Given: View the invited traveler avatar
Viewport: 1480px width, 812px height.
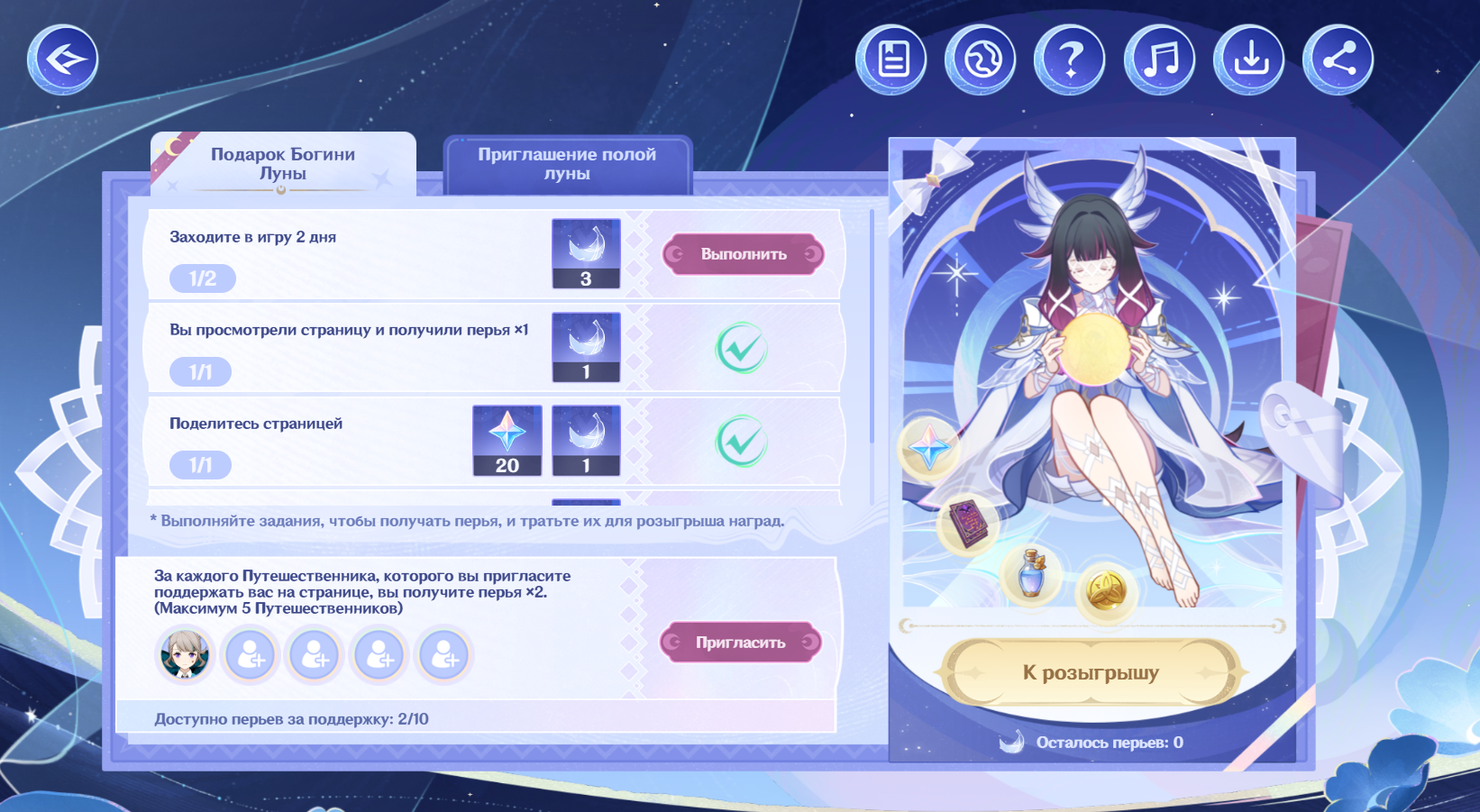Looking at the screenshot, I should 186,654.
